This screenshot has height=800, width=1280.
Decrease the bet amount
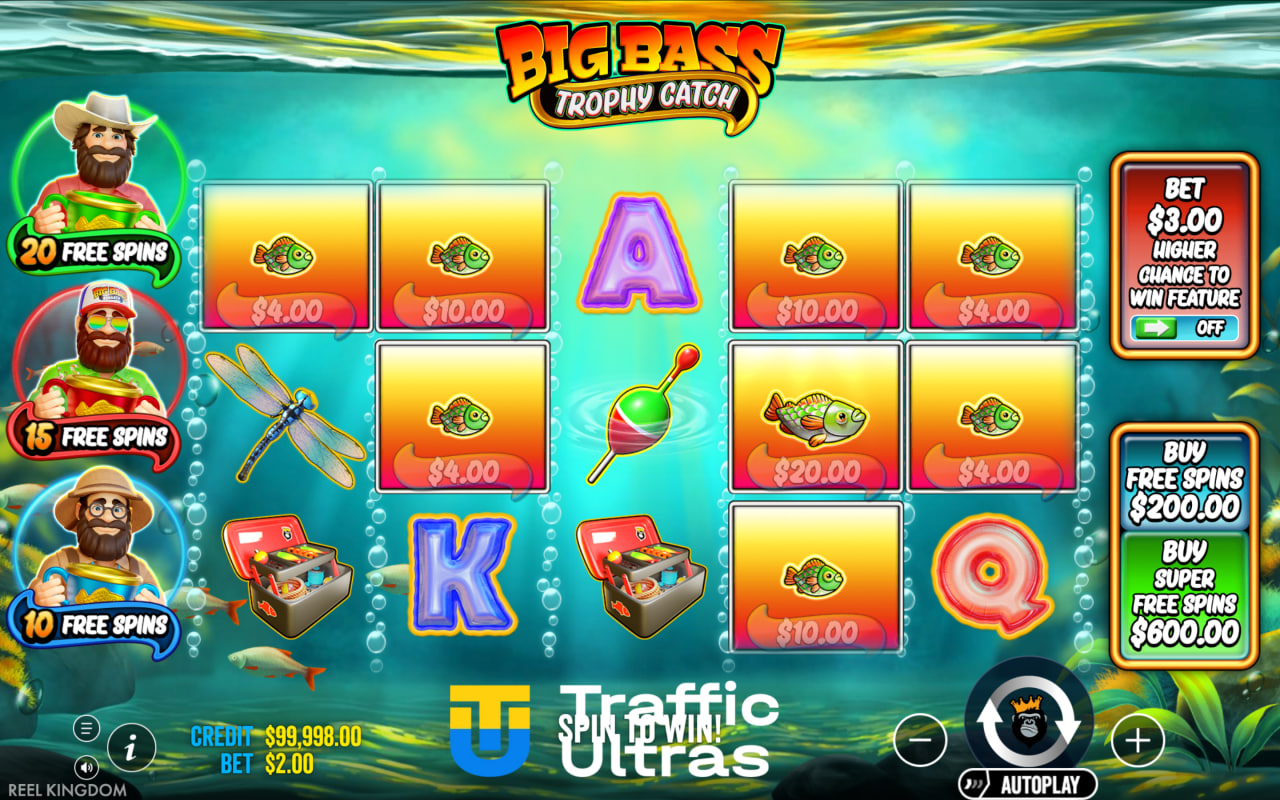coord(921,740)
